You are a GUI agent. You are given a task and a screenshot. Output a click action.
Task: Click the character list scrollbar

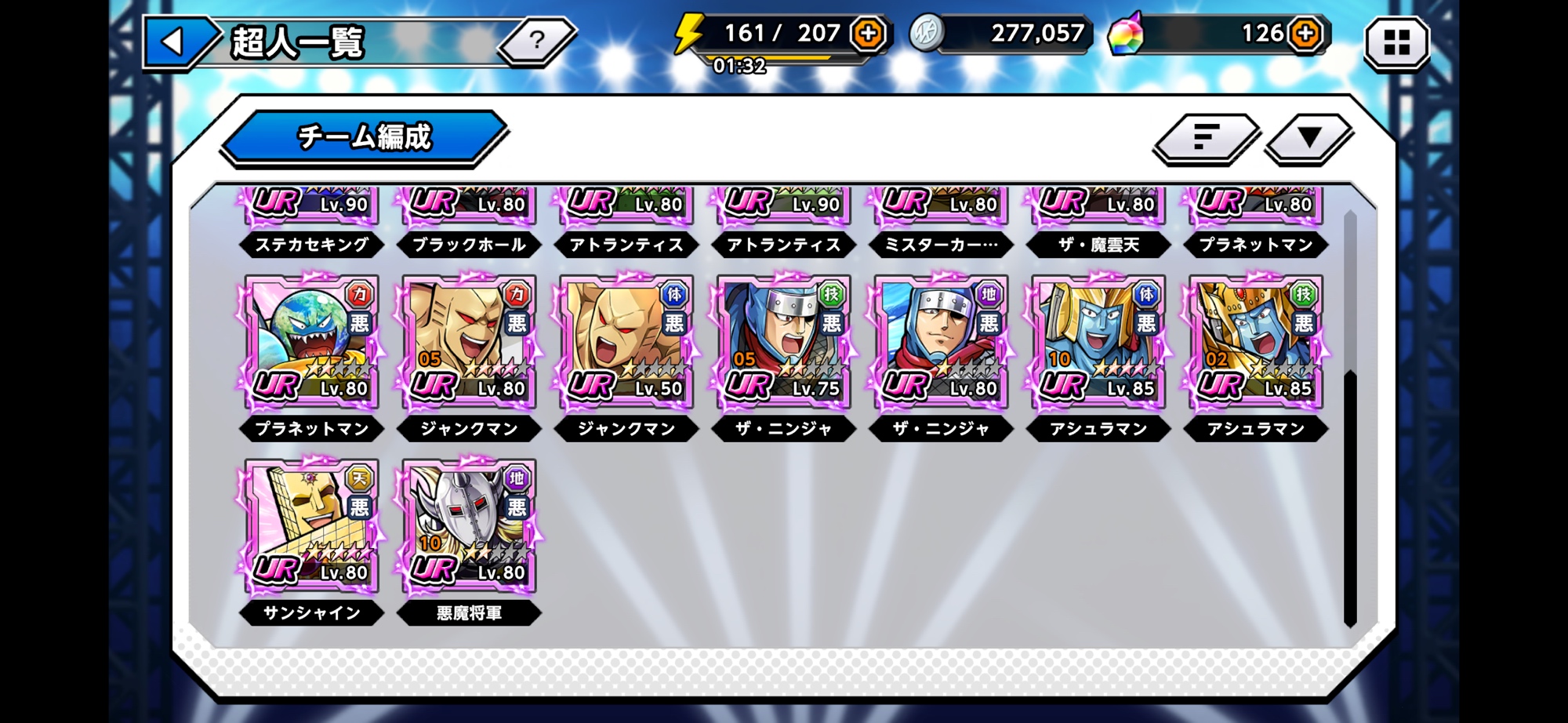pyautogui.click(x=1350, y=498)
